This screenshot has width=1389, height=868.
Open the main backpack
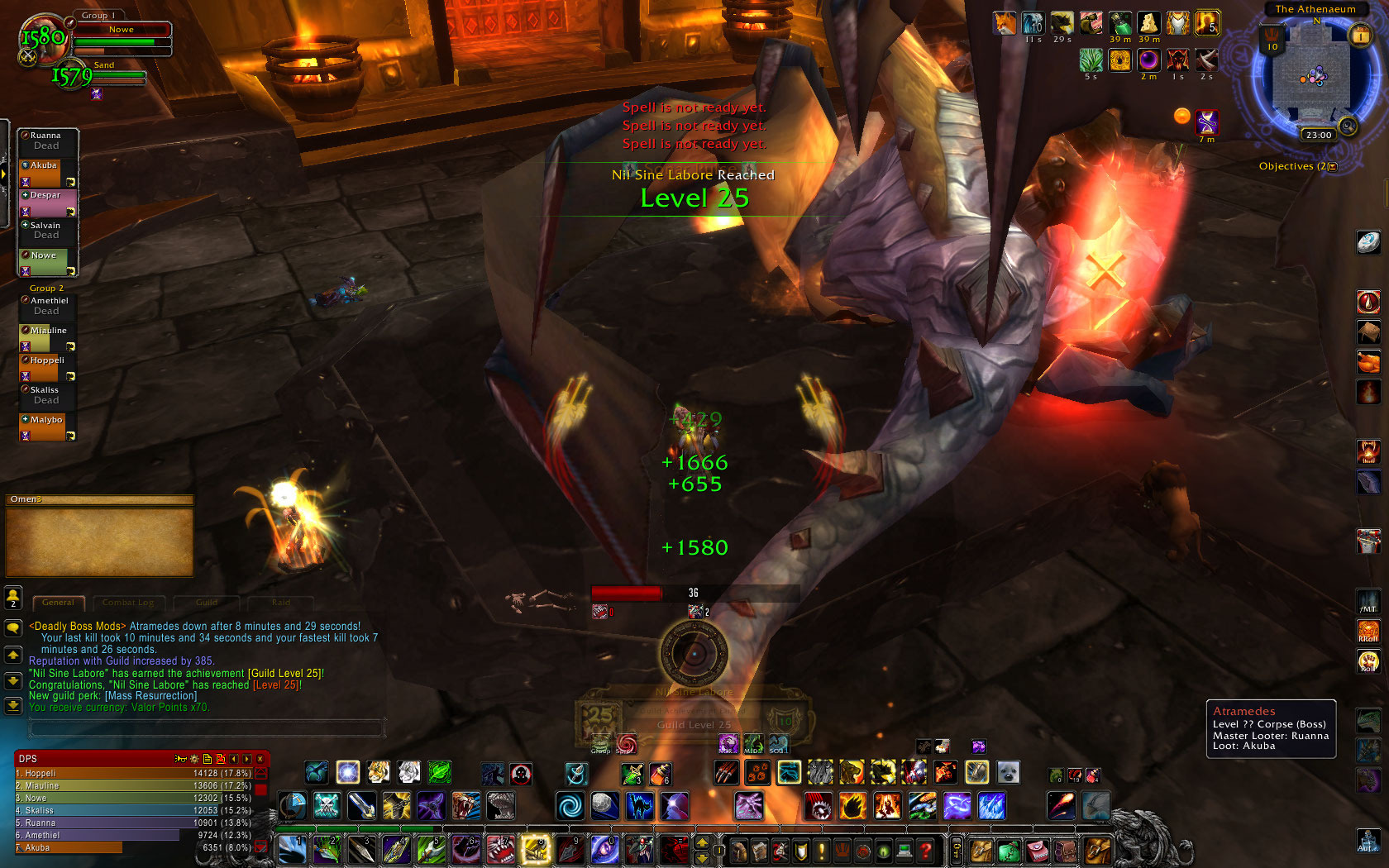coord(1098,849)
